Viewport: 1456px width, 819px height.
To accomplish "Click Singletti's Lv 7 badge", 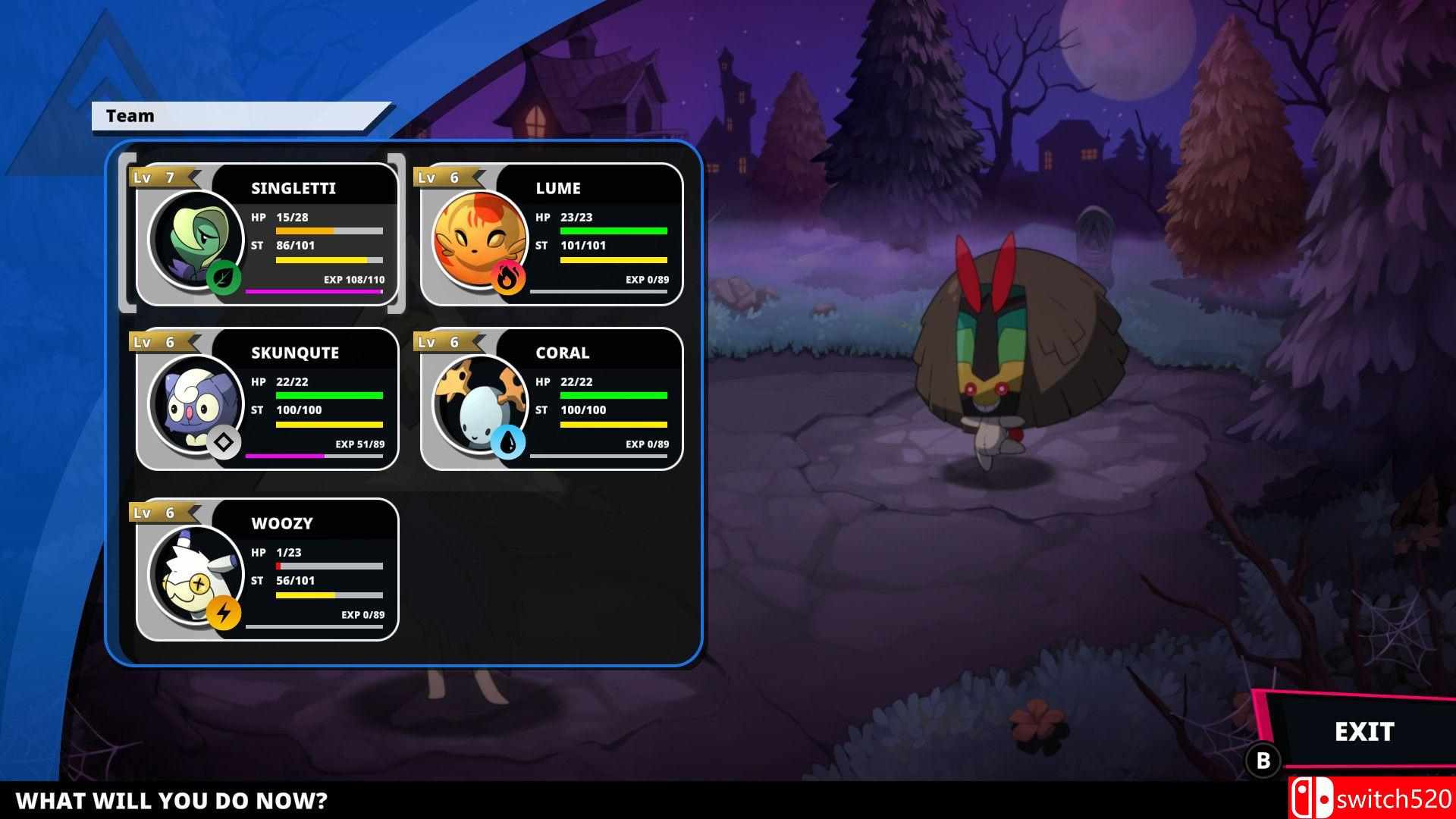I will coord(157,177).
